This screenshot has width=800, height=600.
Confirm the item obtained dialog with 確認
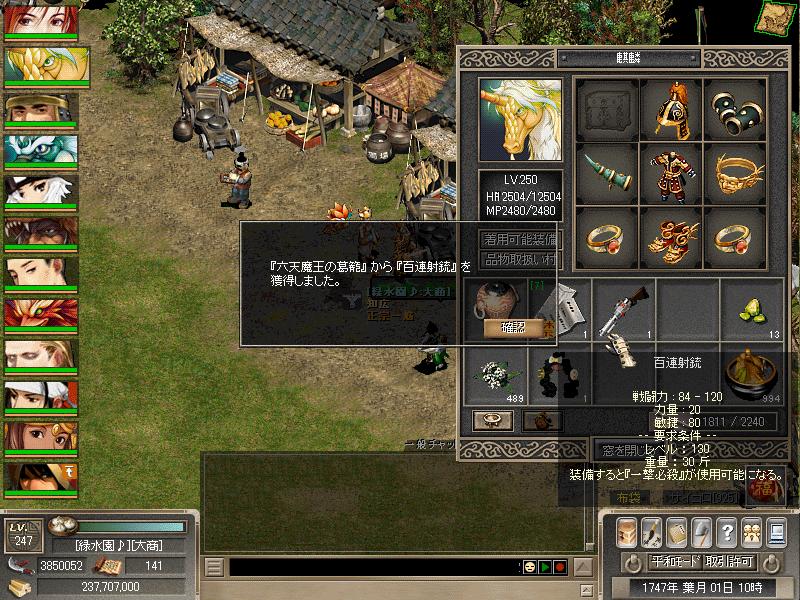pos(510,327)
